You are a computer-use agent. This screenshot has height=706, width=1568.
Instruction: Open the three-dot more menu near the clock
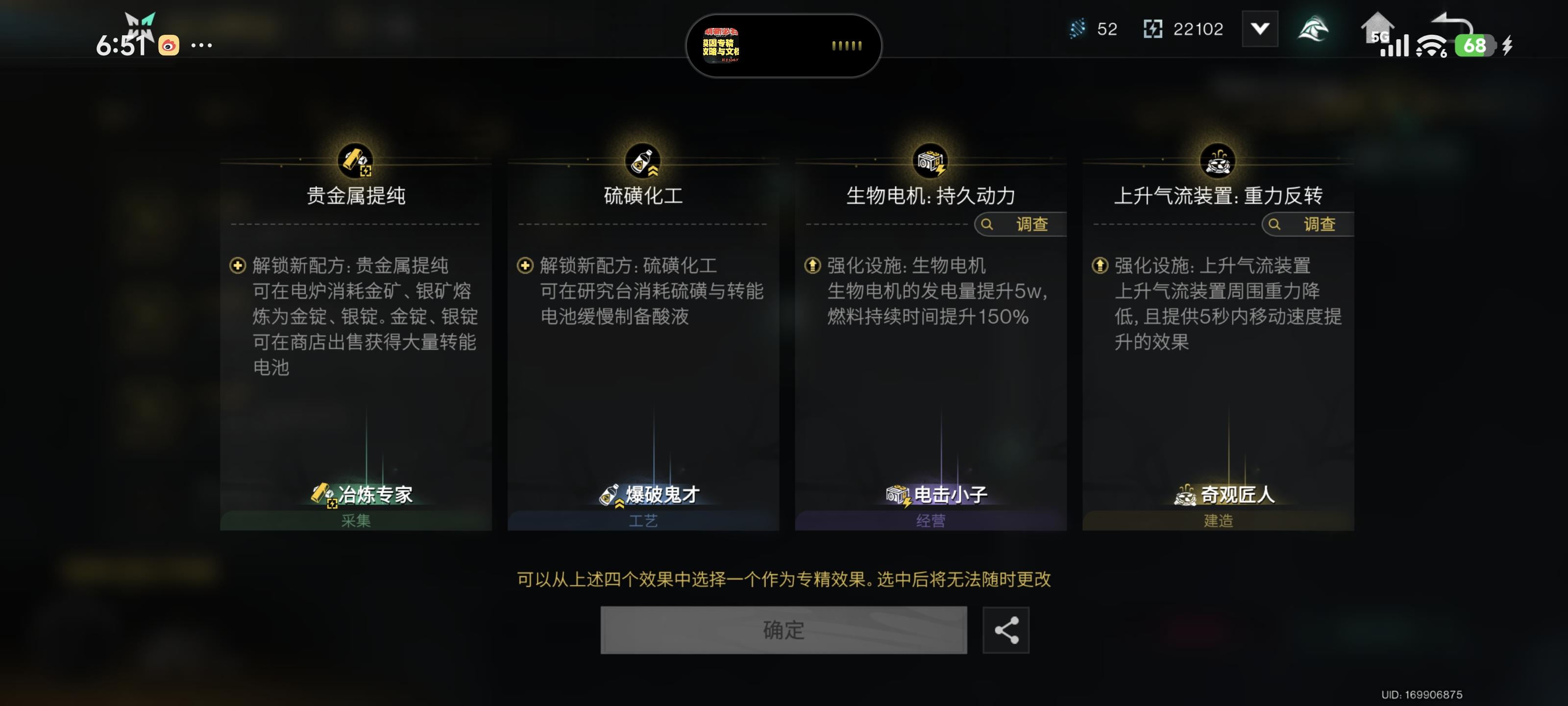click(201, 45)
